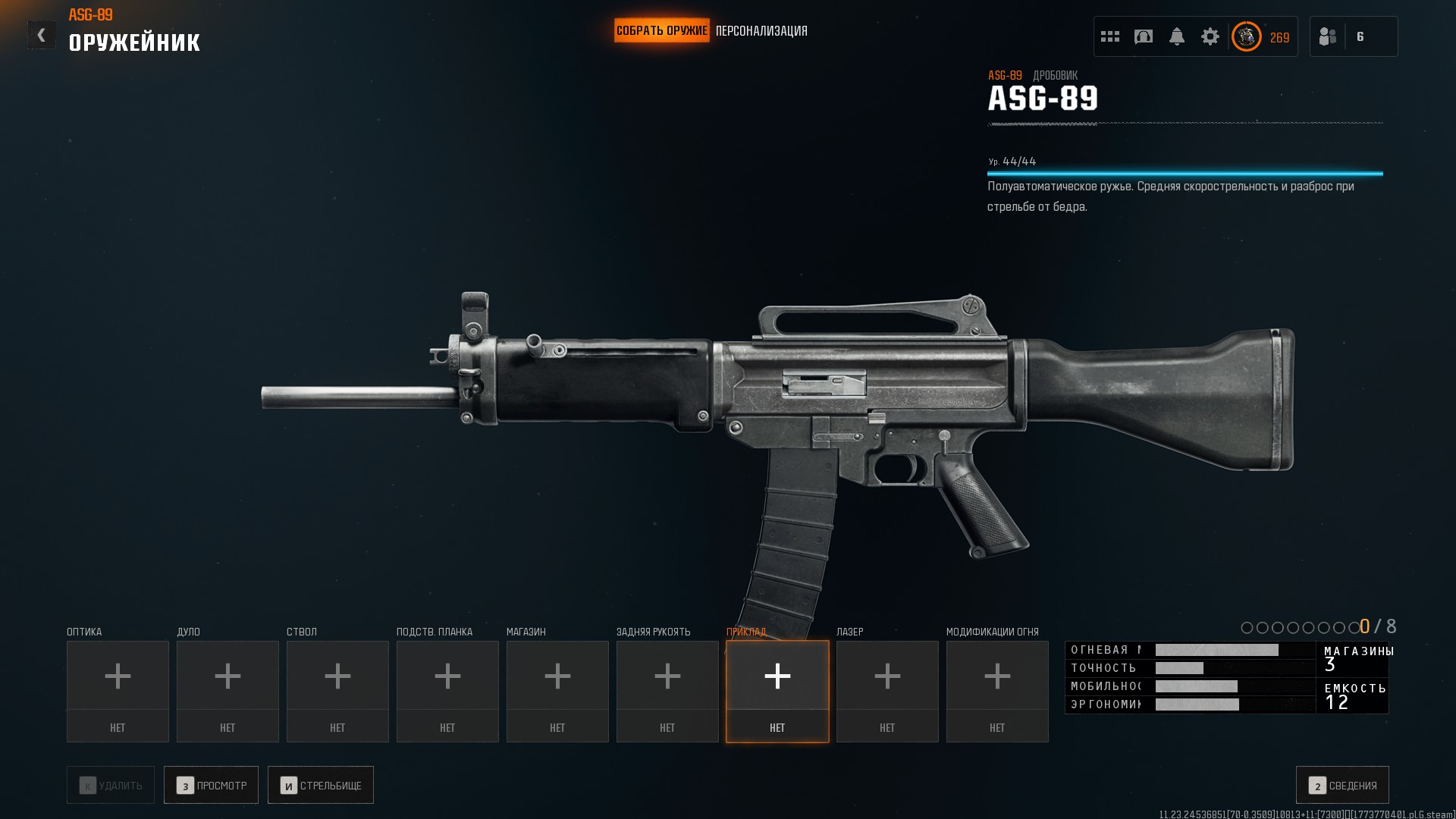Go back with the arrow button

tap(41, 35)
